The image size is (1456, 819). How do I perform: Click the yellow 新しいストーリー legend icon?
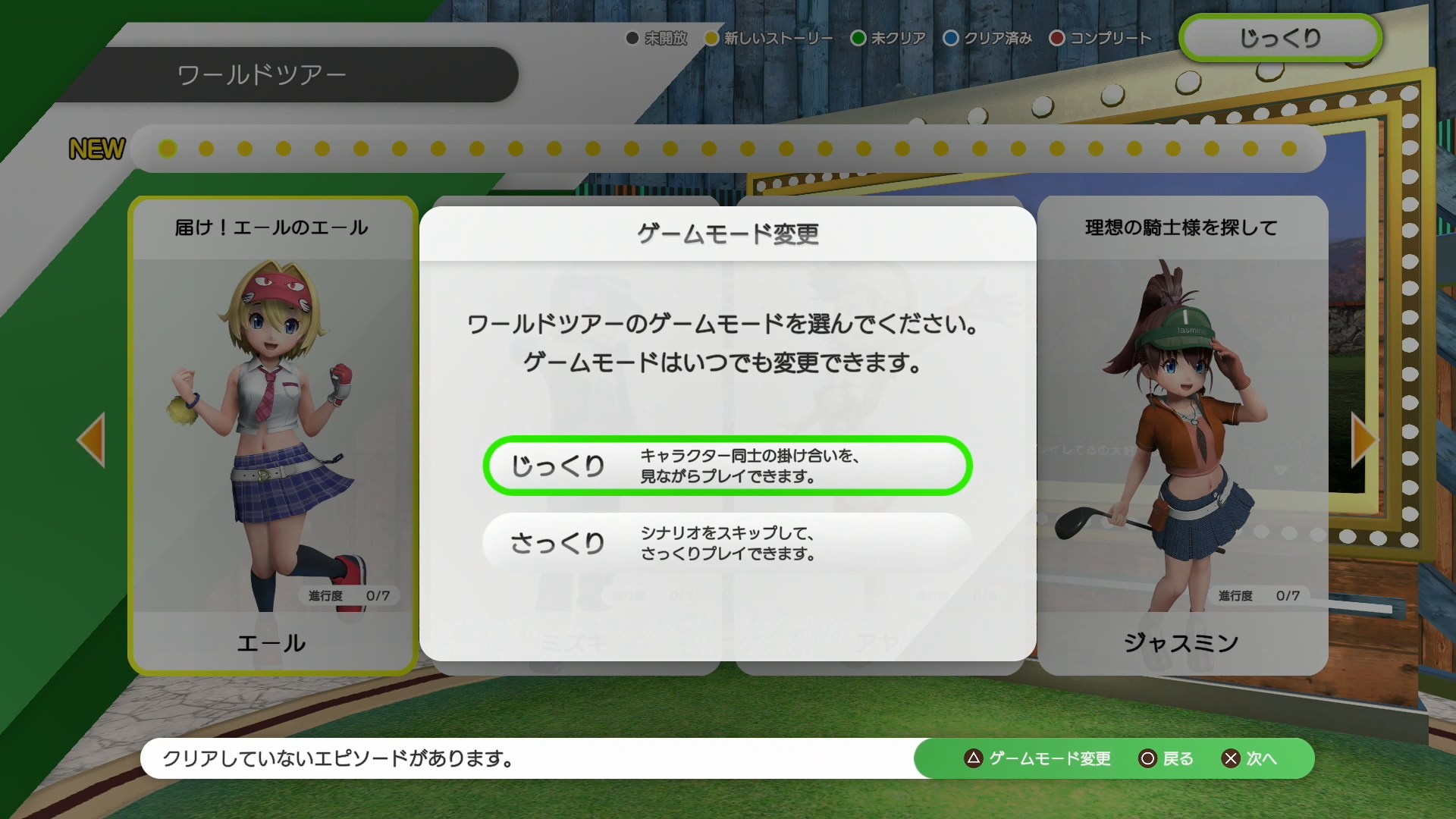(711, 38)
